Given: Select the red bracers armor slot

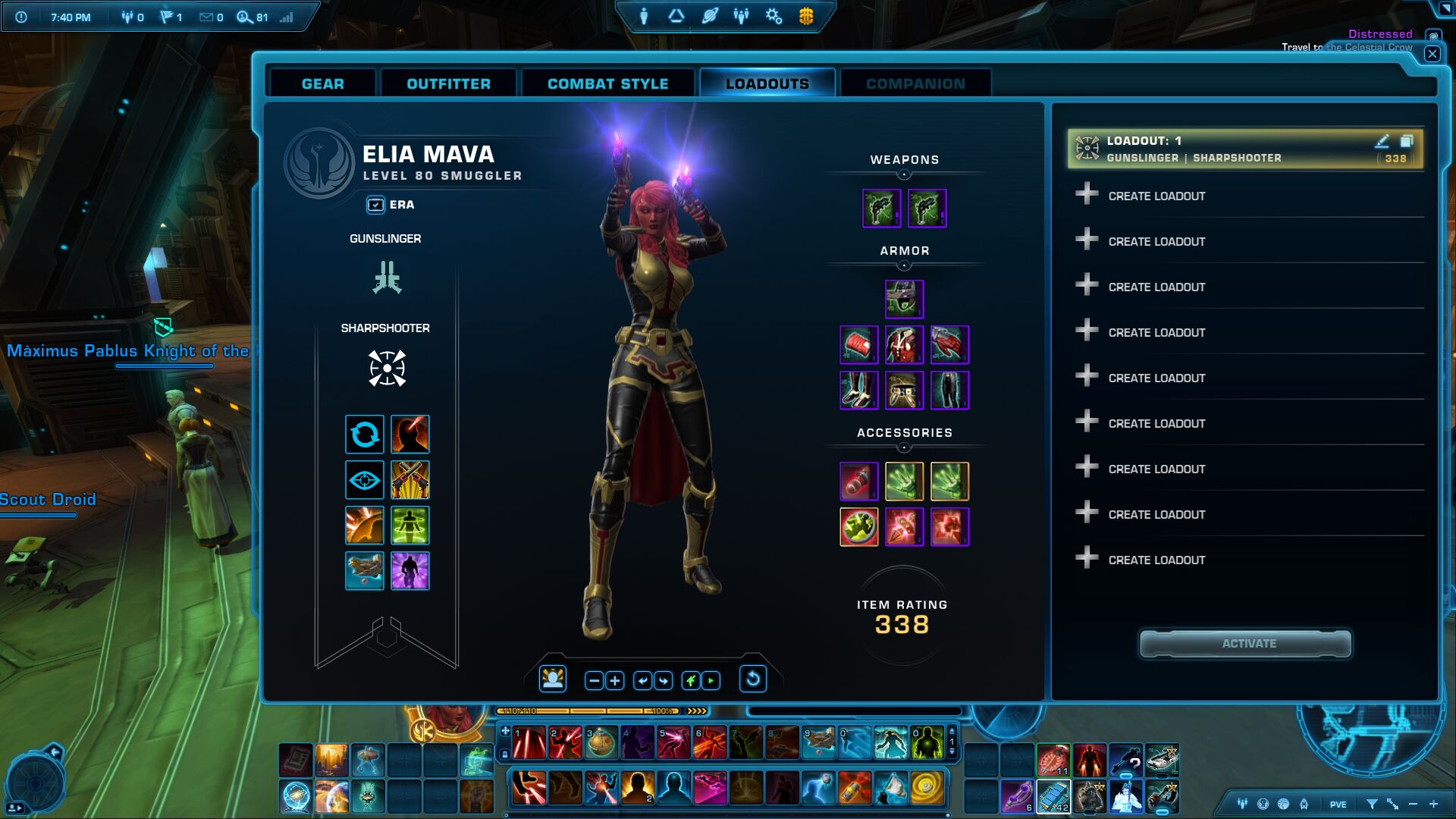Looking at the screenshot, I should point(858,345).
